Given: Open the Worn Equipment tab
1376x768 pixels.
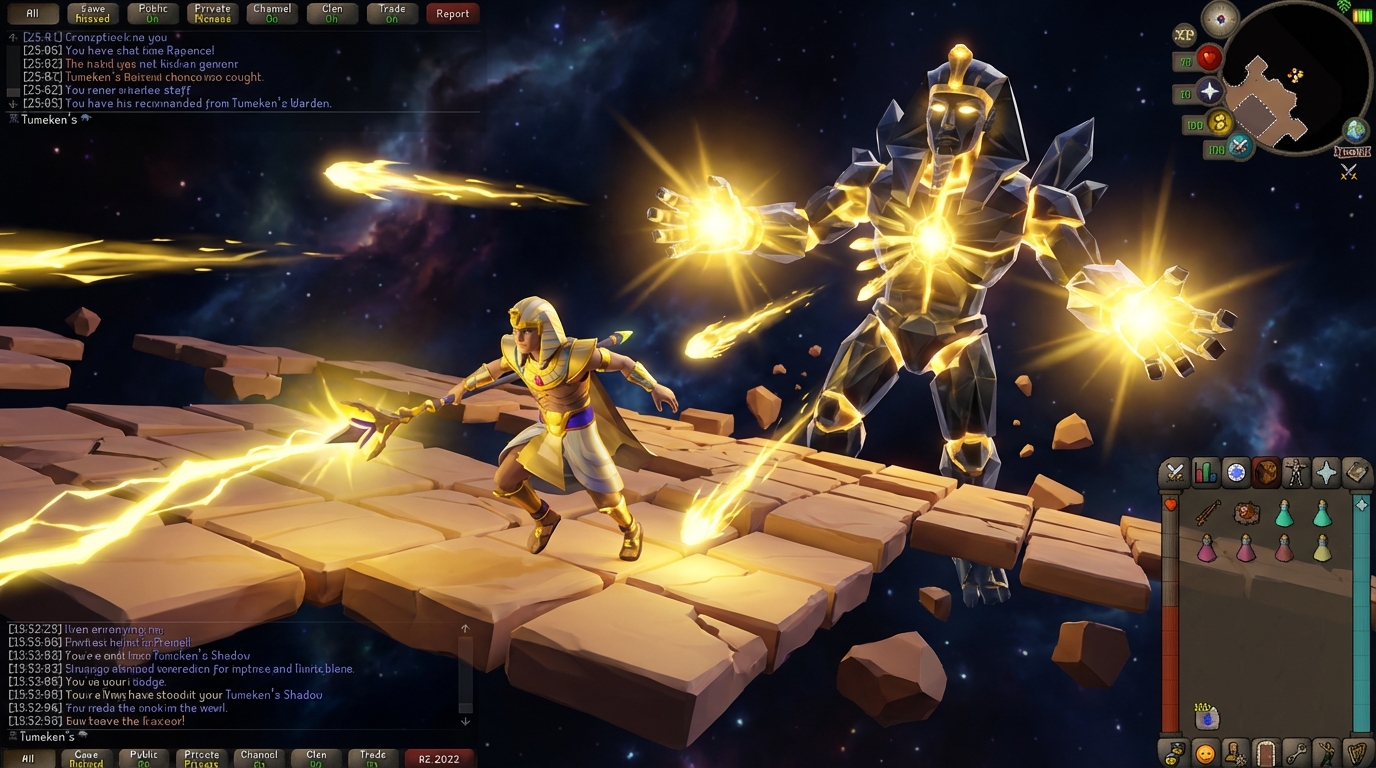Looking at the screenshot, I should click(x=1298, y=472).
